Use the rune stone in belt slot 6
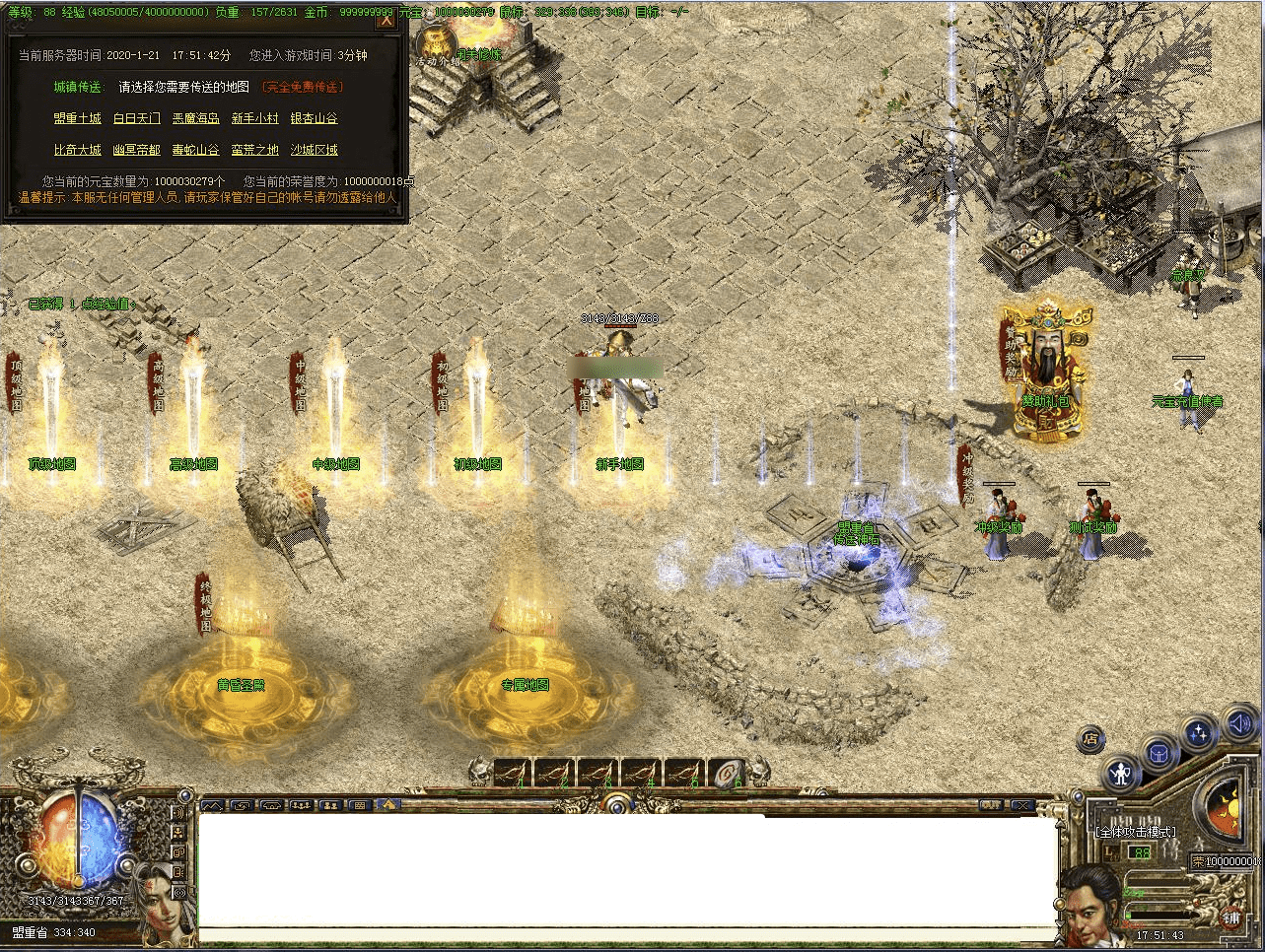This screenshot has width=1265, height=952. [728, 773]
